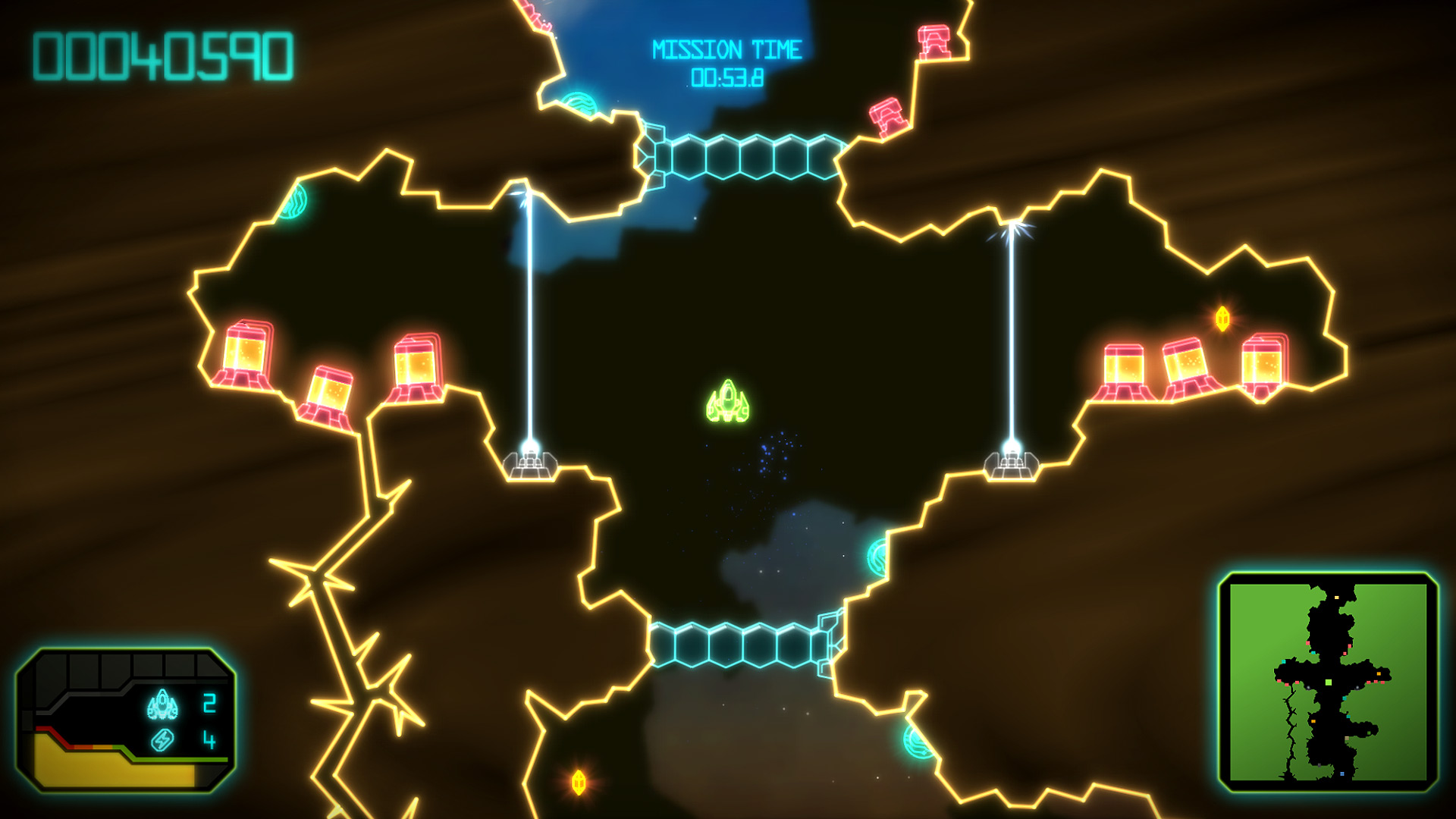The height and width of the screenshot is (819, 1456).
Task: Select the mission timer showing 00:53.8
Action: [x=728, y=78]
